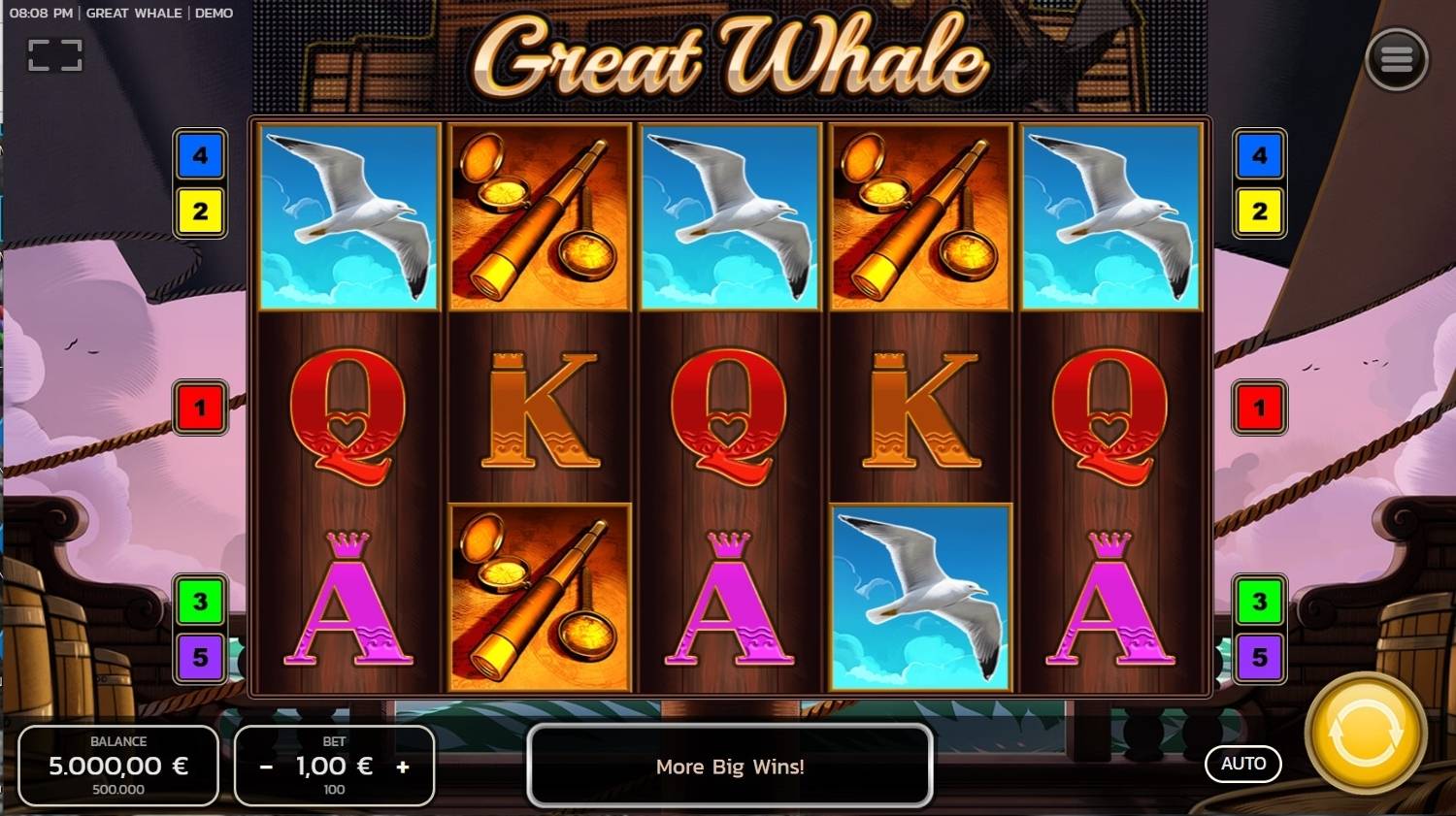The image size is (1456, 816).
Task: Click the fullscreen icon top left
Action: [54, 53]
